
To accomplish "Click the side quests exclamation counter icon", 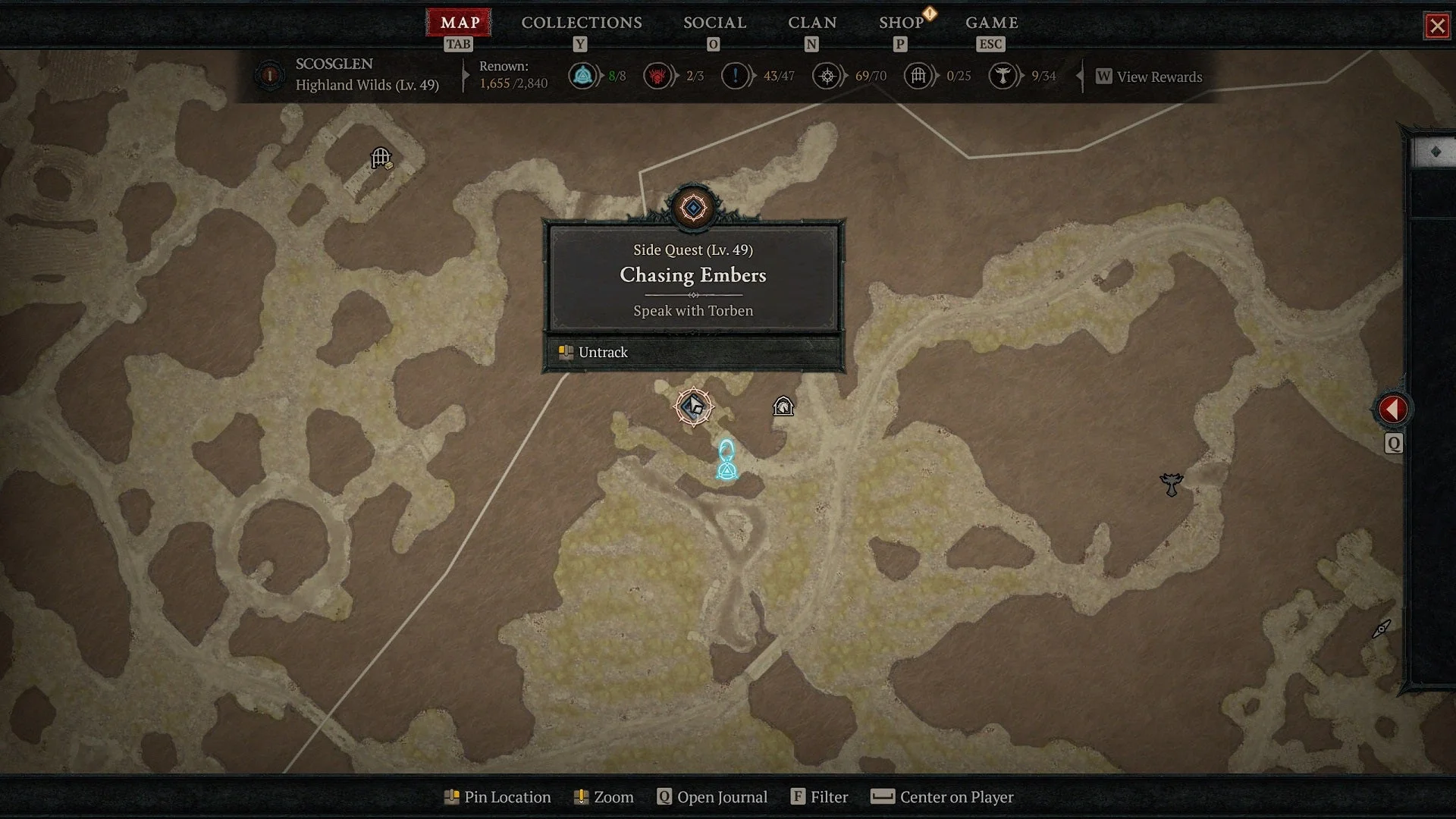I will click(x=734, y=76).
